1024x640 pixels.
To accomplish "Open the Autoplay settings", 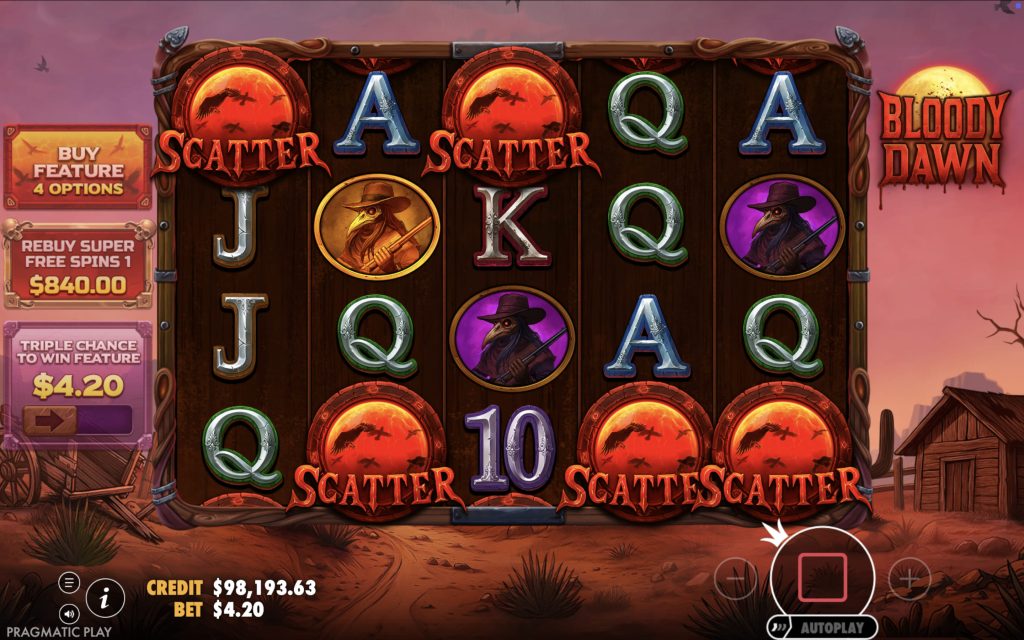I will point(824,628).
